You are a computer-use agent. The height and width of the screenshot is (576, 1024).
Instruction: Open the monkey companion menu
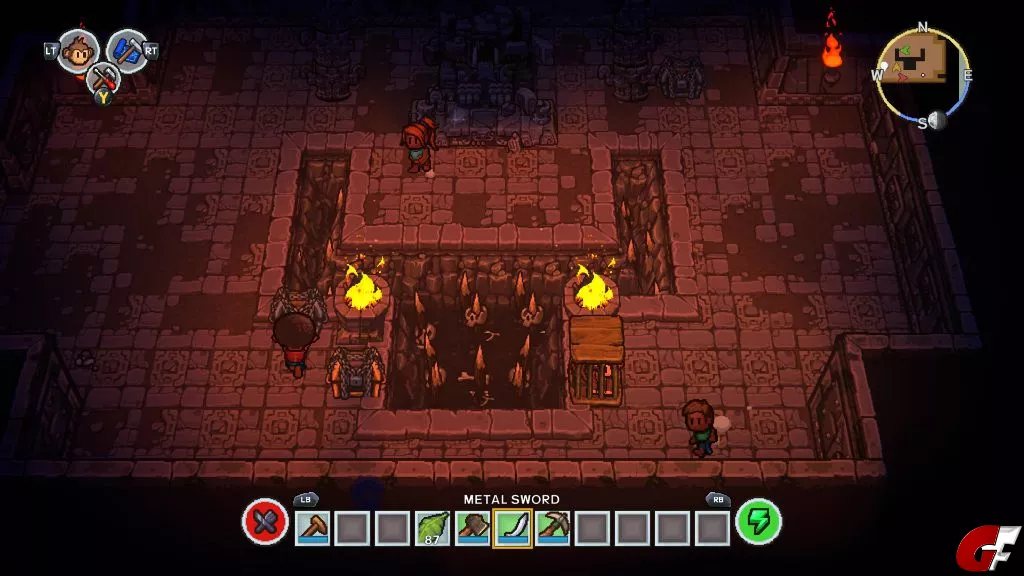coord(78,50)
